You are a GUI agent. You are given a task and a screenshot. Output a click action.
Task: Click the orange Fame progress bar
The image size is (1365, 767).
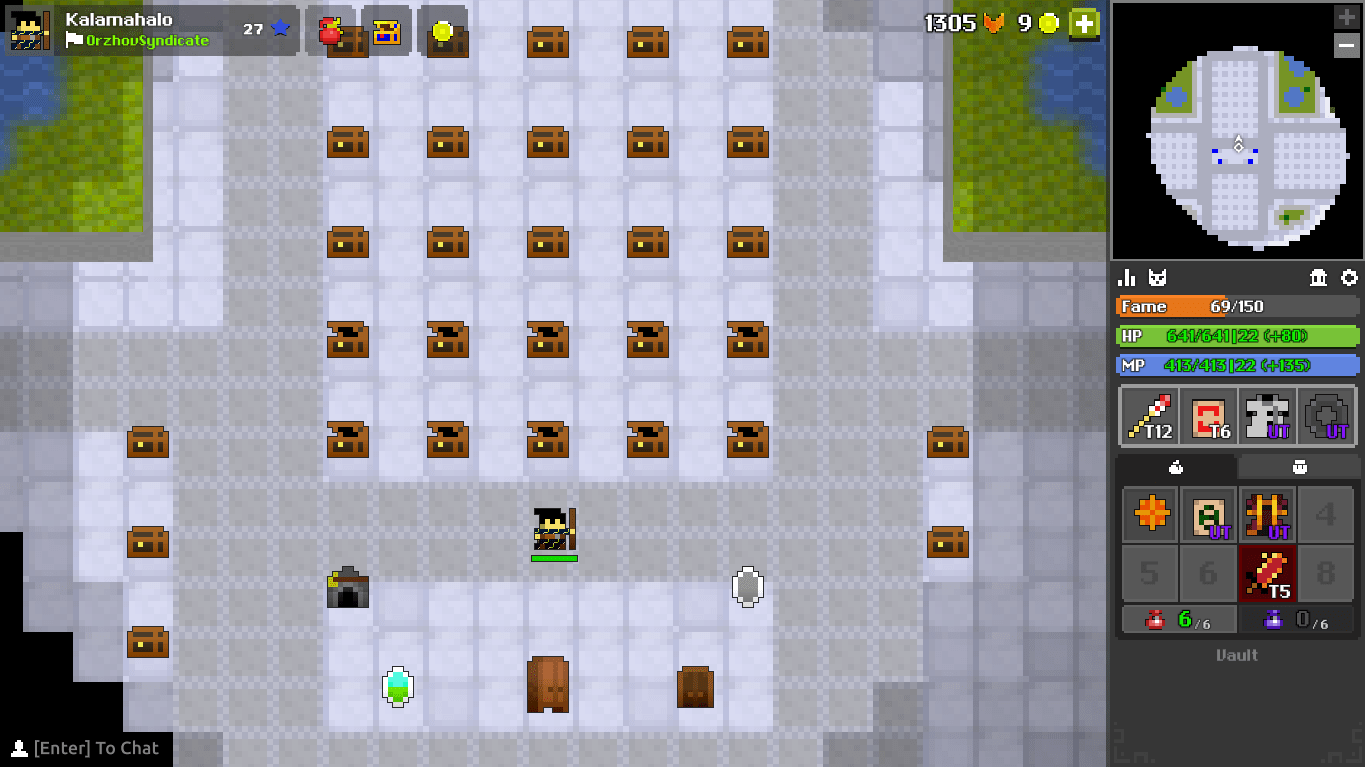tap(1237, 306)
